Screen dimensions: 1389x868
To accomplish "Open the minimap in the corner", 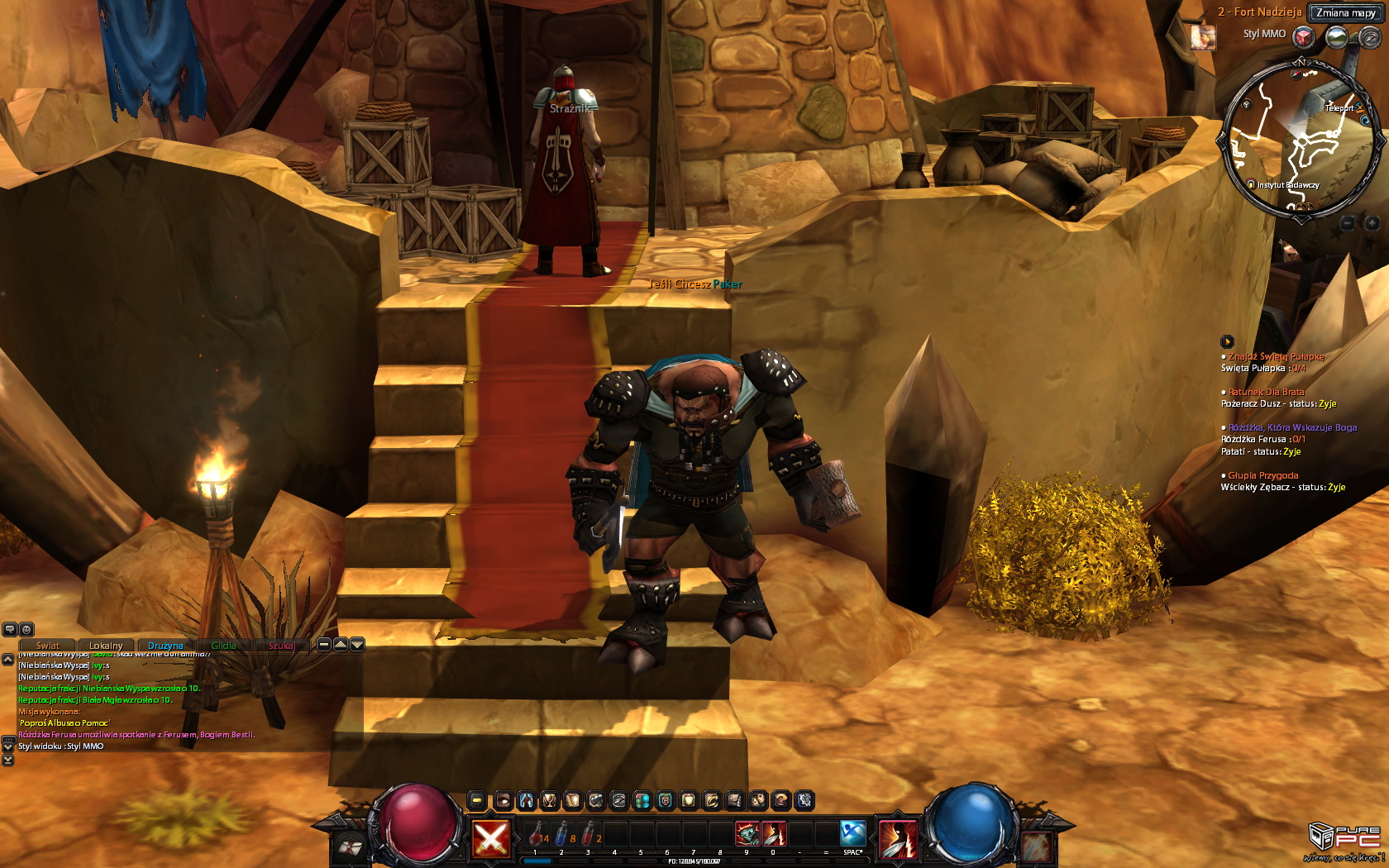I will pyautogui.click(x=1300, y=141).
